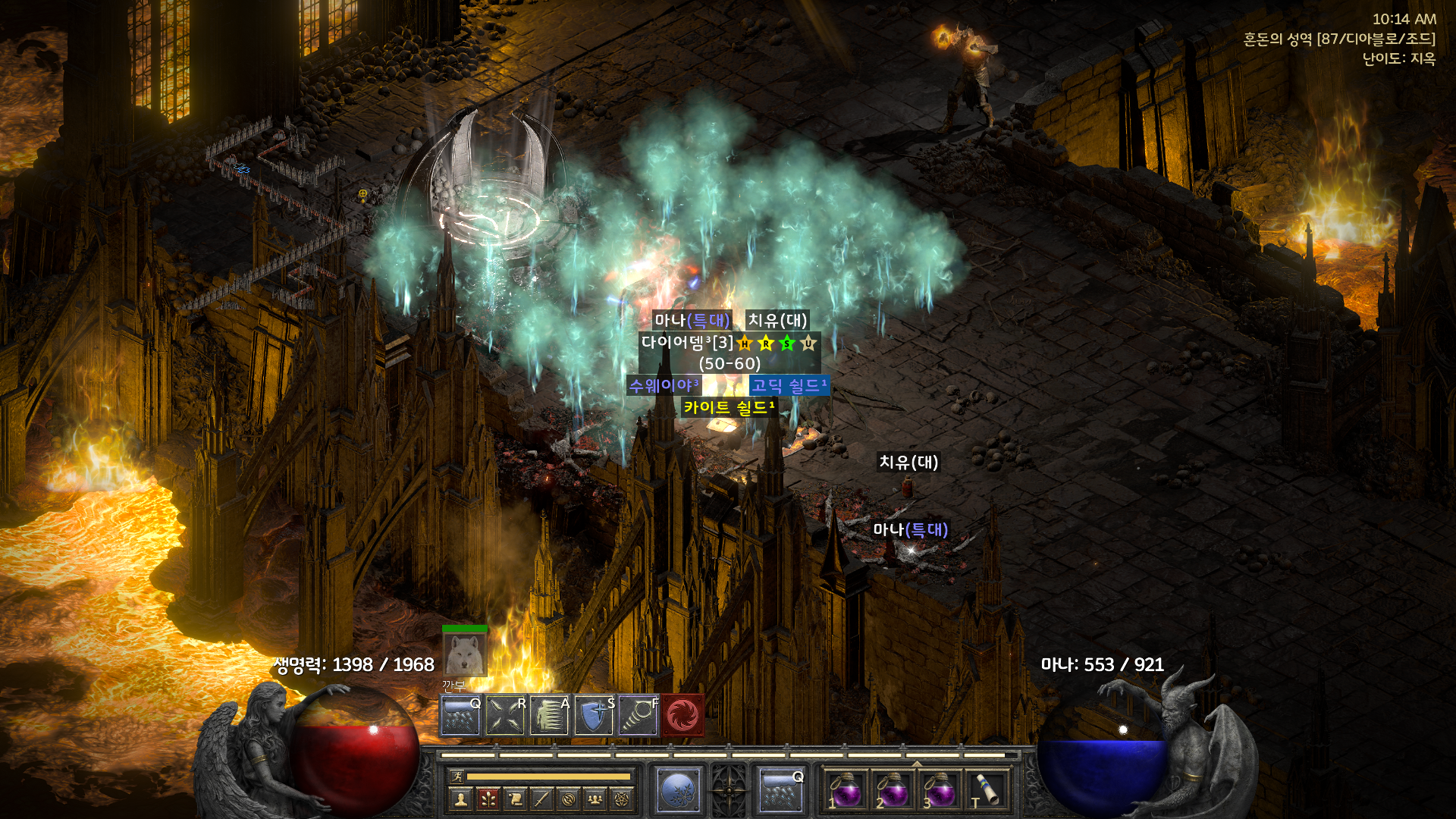Click the left-hand frozen orb skill button
This screenshot has height=819, width=1456.
678,790
